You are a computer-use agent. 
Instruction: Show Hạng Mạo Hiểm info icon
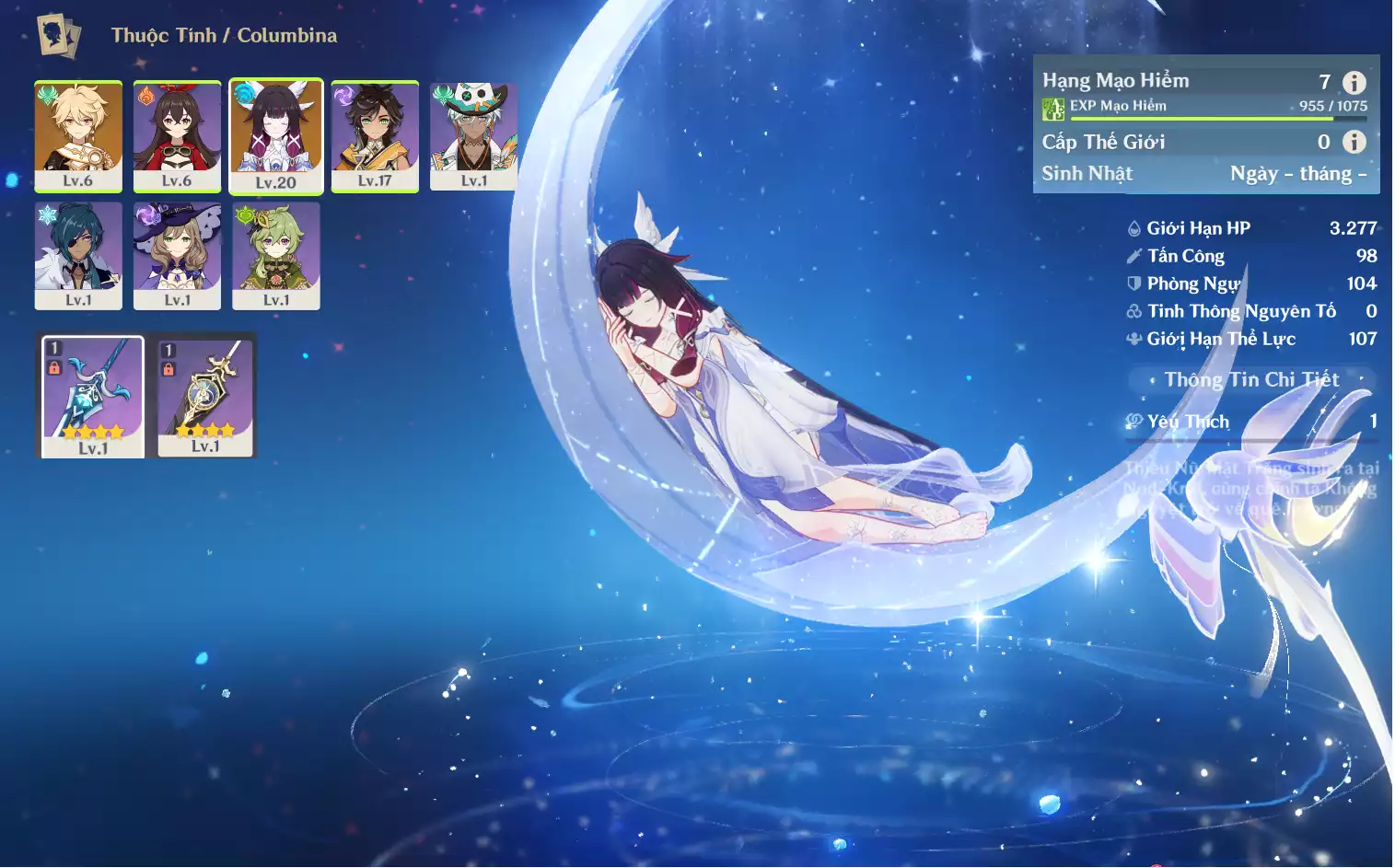coord(1354,83)
